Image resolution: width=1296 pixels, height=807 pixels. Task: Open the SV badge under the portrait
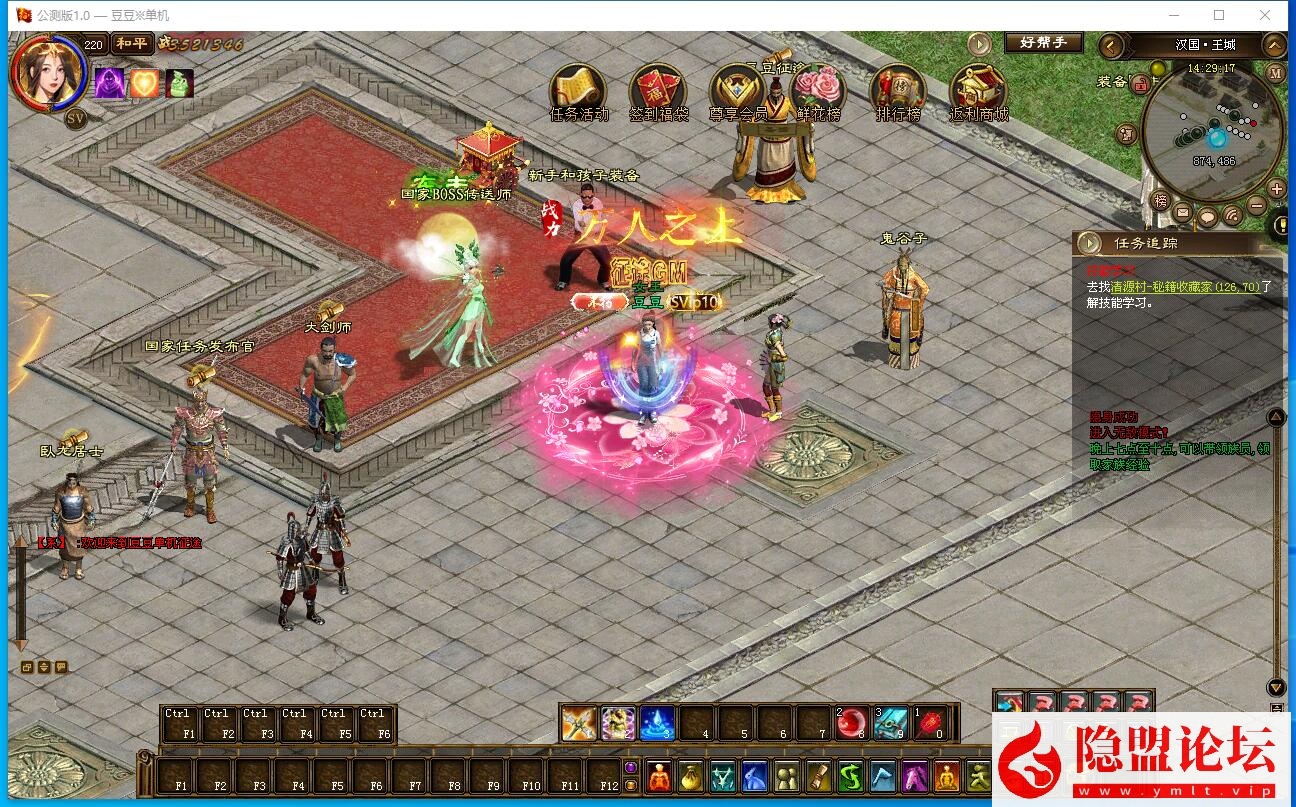click(75, 118)
